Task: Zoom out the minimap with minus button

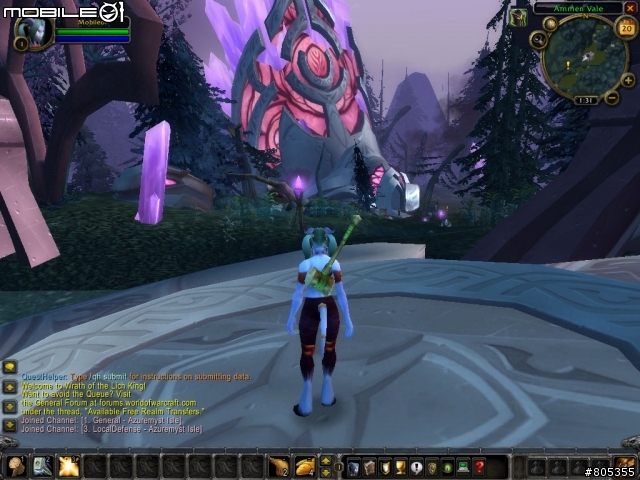Action: coord(612,97)
